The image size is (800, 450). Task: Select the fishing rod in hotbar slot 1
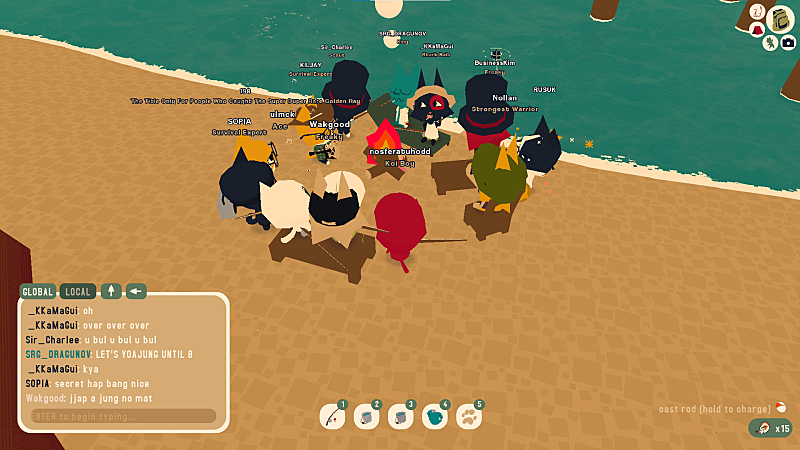point(333,416)
